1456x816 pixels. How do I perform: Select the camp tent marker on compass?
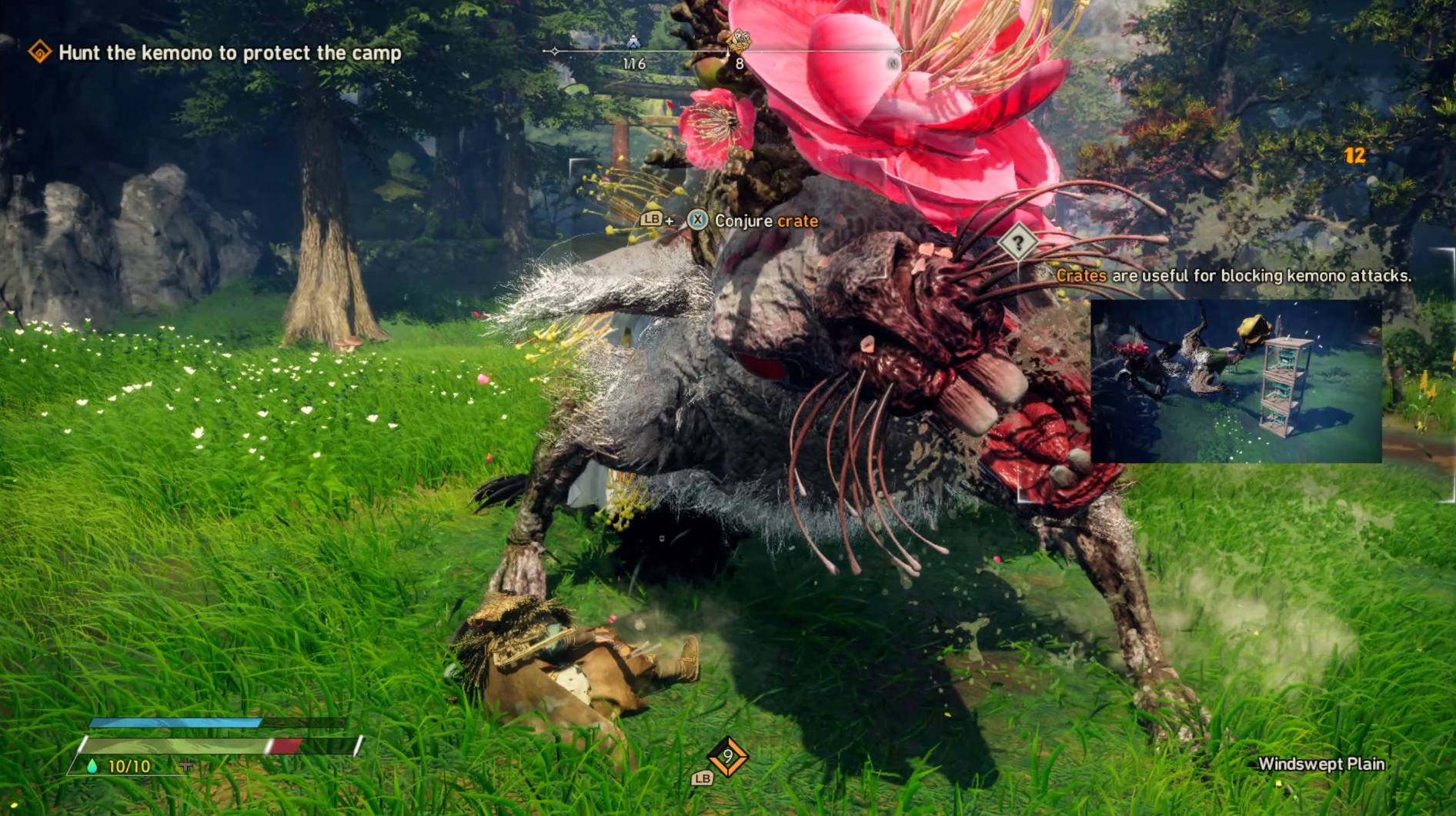(x=633, y=42)
